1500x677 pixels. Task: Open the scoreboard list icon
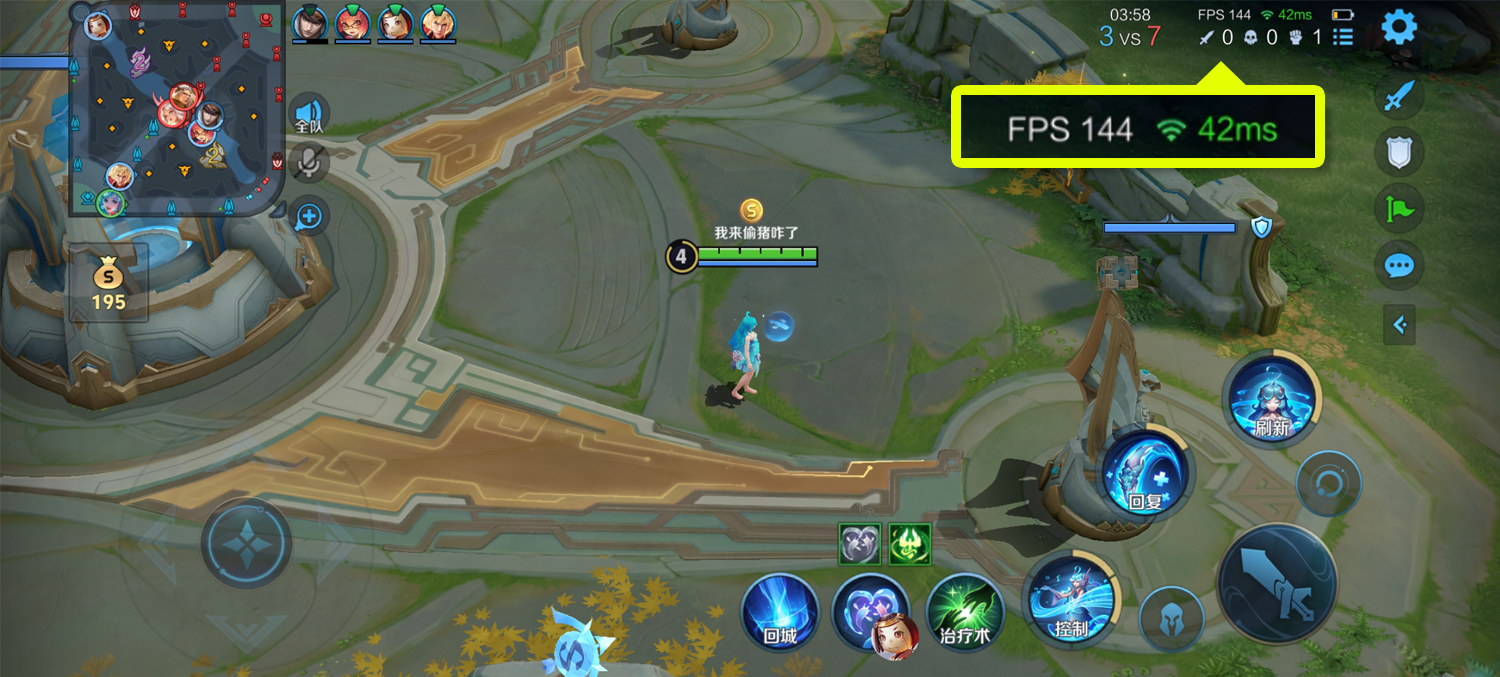tap(1343, 38)
